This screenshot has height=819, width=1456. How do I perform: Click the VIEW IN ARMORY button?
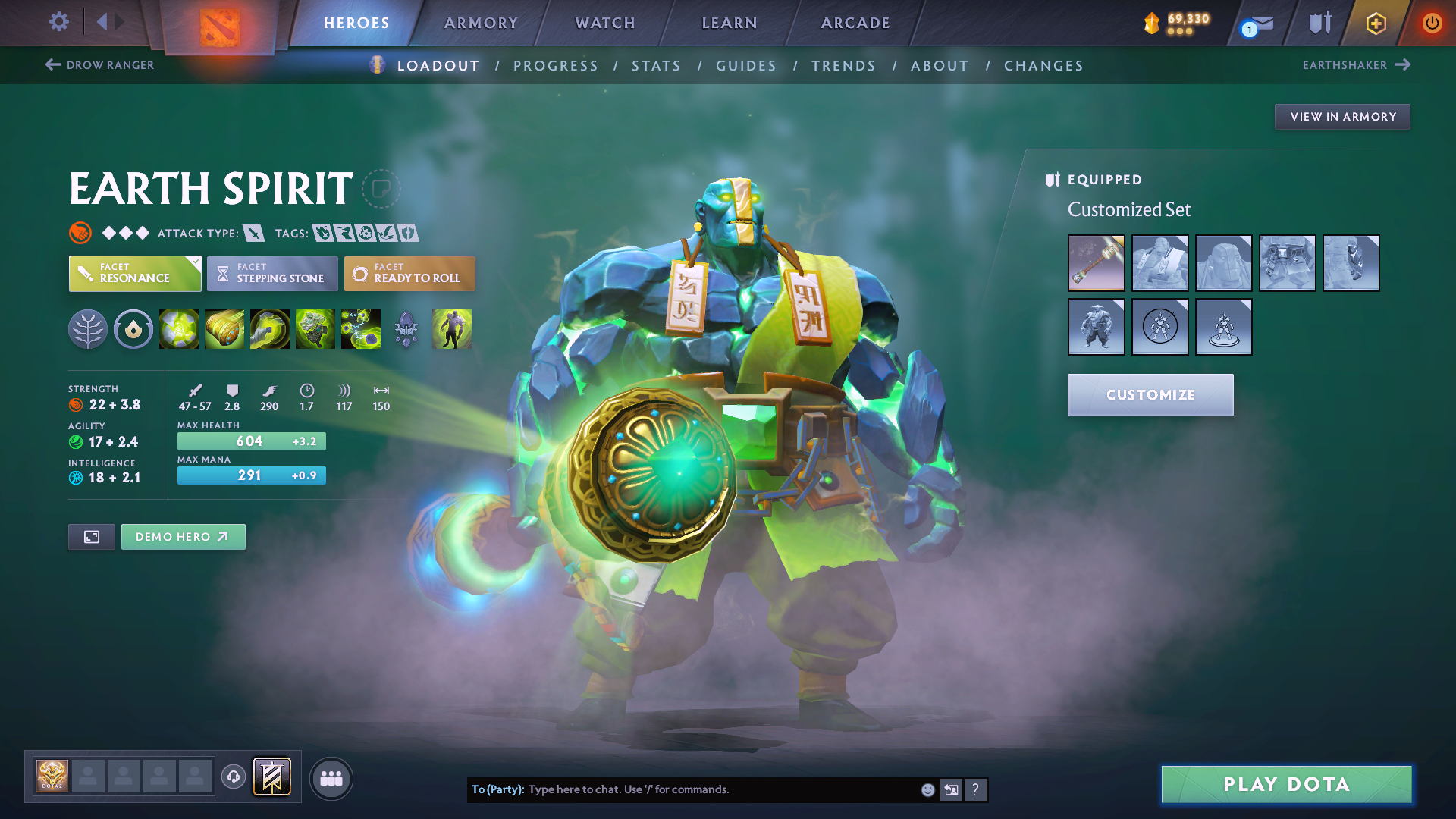[1341, 116]
